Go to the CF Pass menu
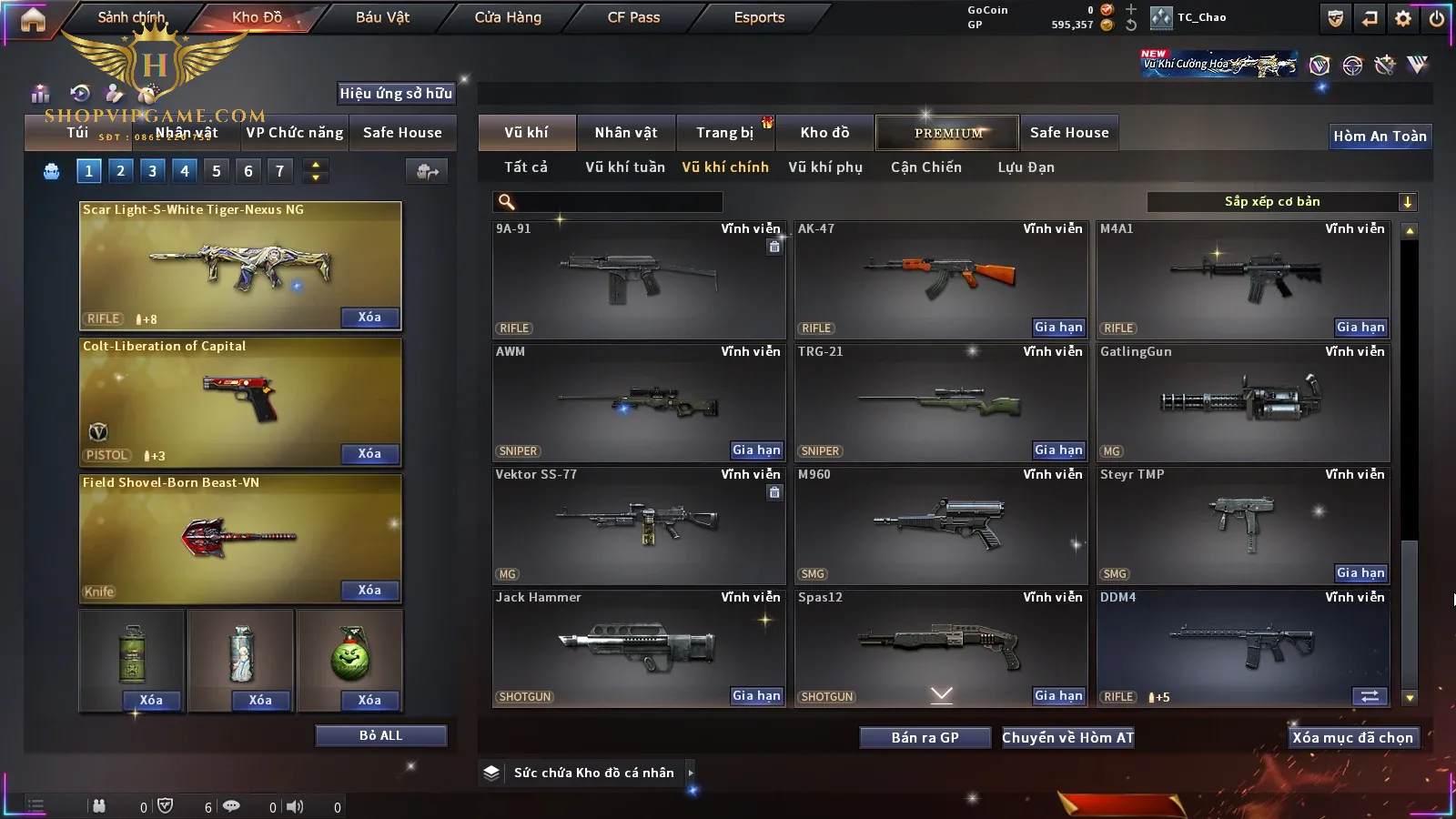 pyautogui.click(x=633, y=17)
